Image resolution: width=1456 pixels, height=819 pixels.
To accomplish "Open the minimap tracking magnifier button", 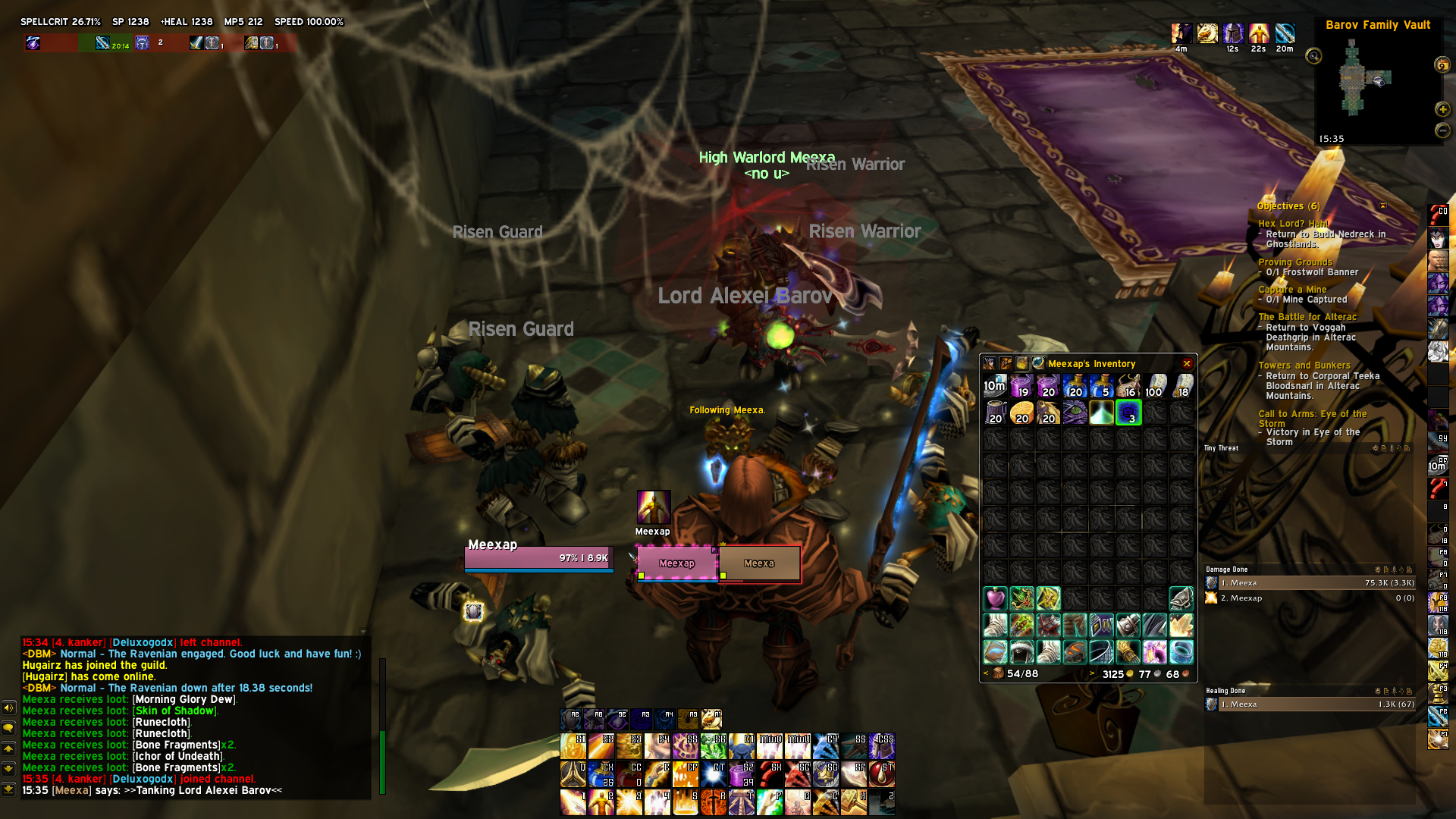I will click(1313, 56).
